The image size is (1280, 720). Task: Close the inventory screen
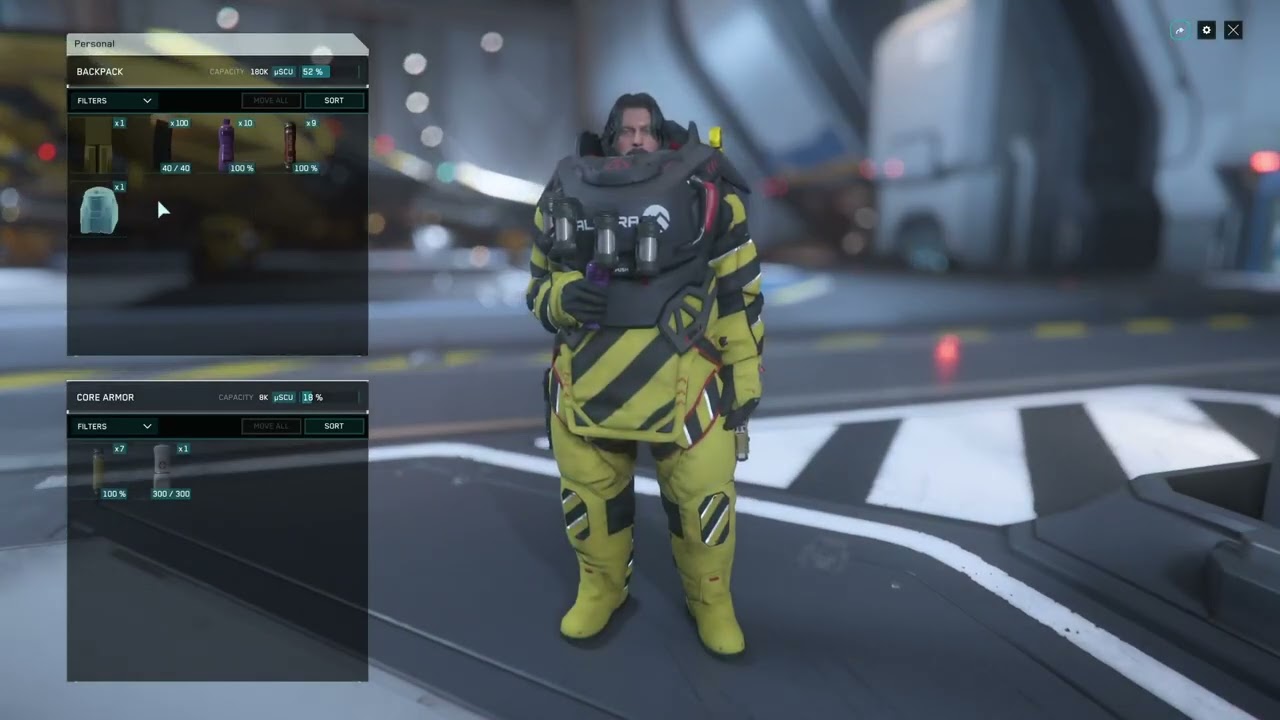1233,30
